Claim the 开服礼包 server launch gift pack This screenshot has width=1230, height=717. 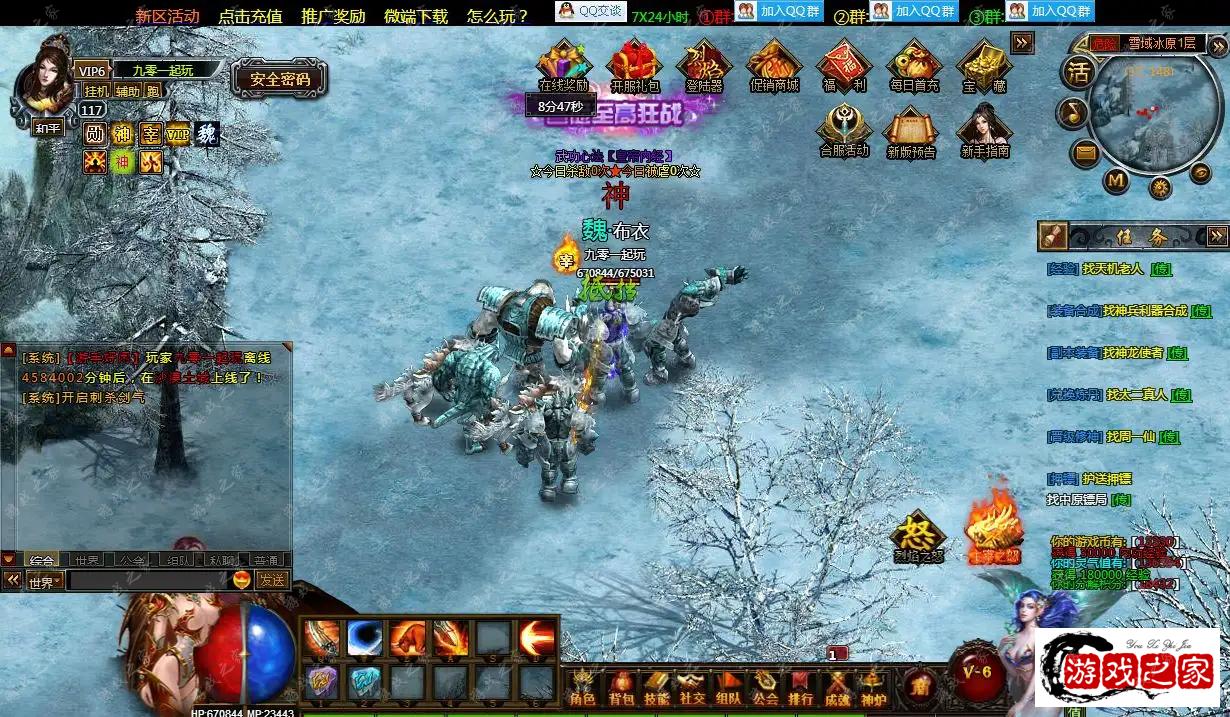pyautogui.click(x=635, y=64)
